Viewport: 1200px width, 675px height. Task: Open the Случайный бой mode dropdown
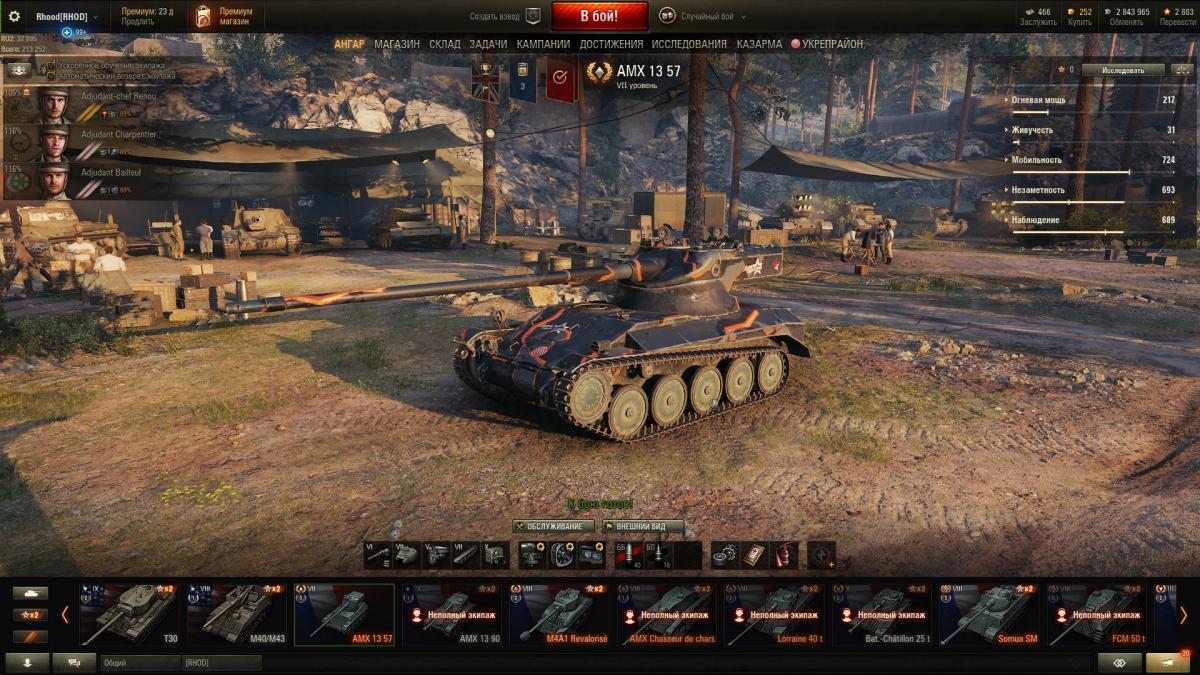click(703, 16)
